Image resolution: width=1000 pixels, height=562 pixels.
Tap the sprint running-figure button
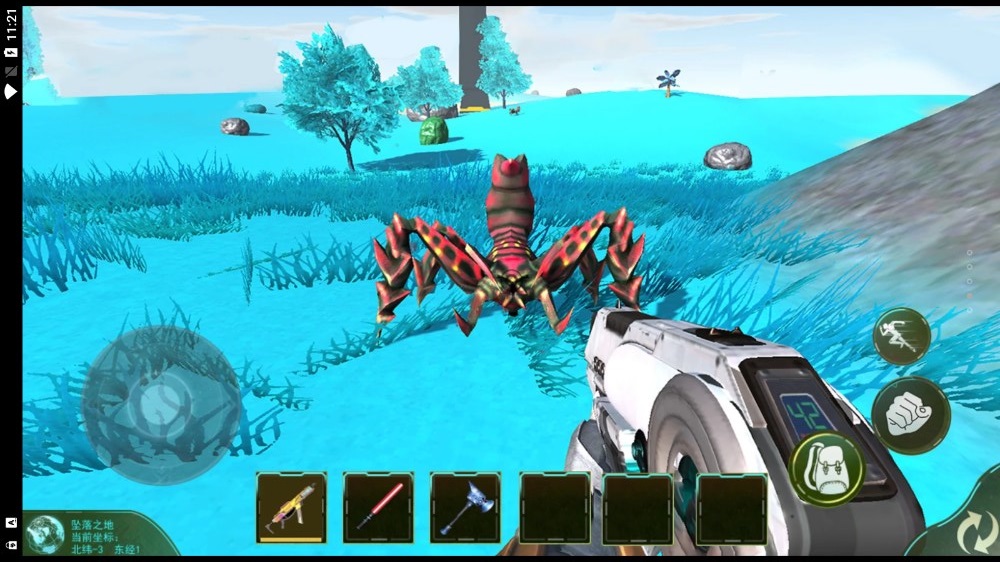point(901,335)
